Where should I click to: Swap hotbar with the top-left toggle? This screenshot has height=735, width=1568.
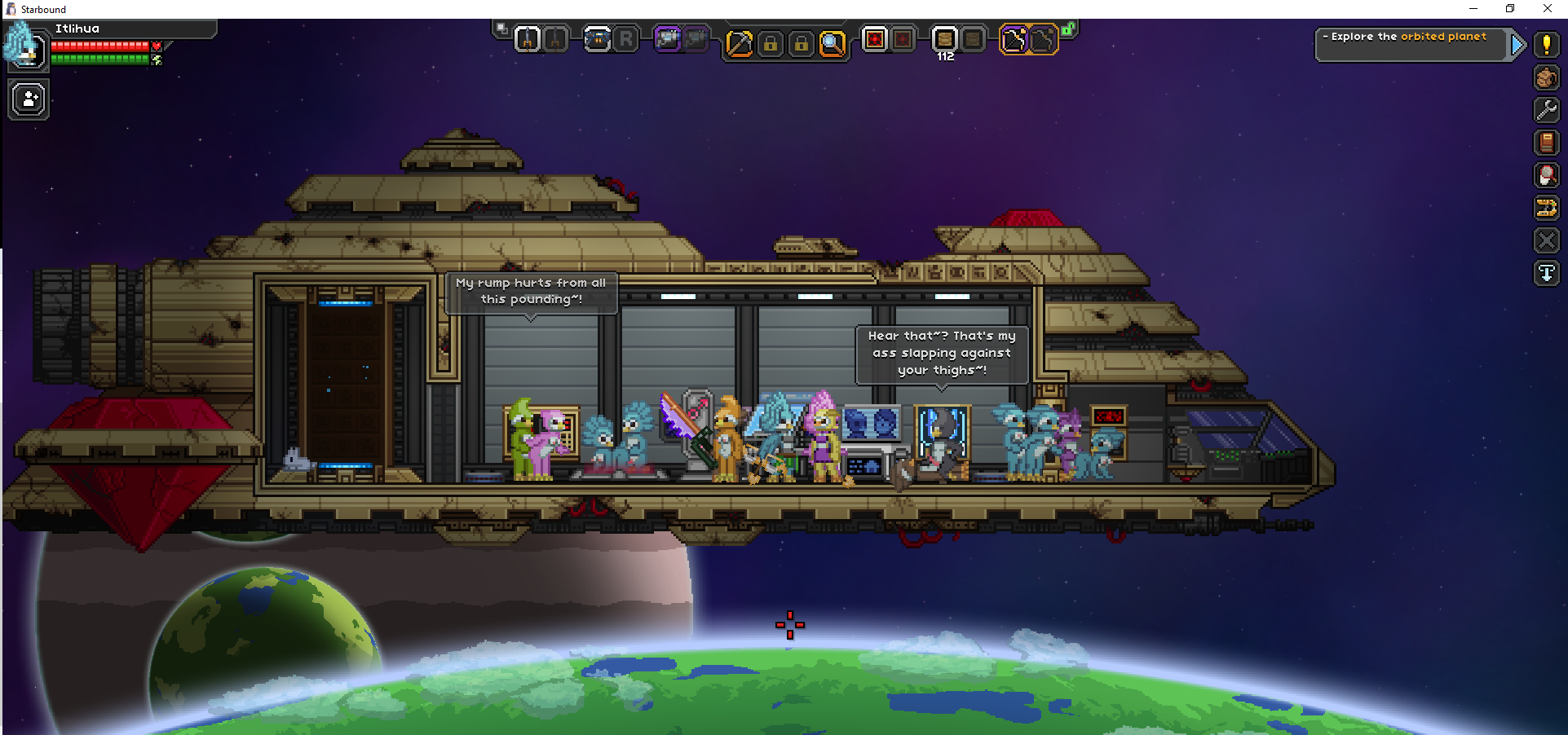point(502,29)
